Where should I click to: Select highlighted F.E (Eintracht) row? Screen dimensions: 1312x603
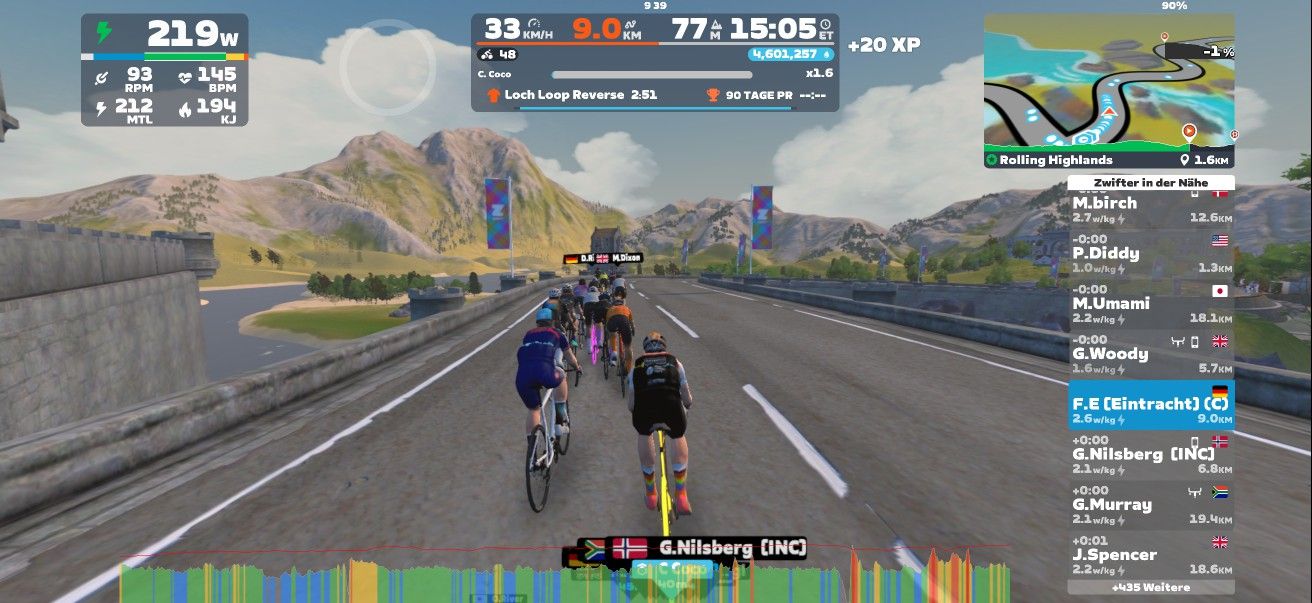coord(1150,405)
